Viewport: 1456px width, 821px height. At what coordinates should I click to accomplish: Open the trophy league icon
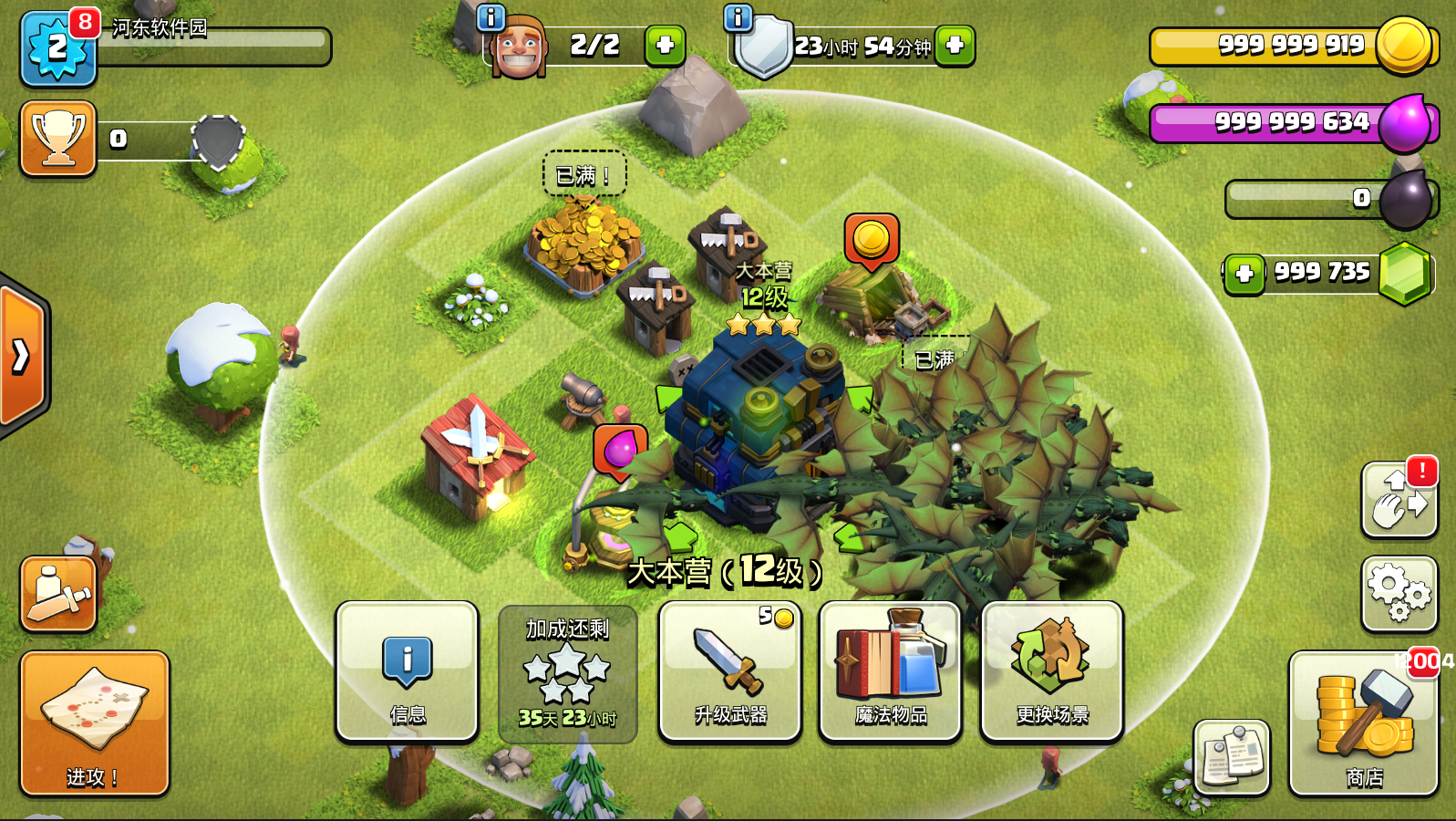click(58, 139)
